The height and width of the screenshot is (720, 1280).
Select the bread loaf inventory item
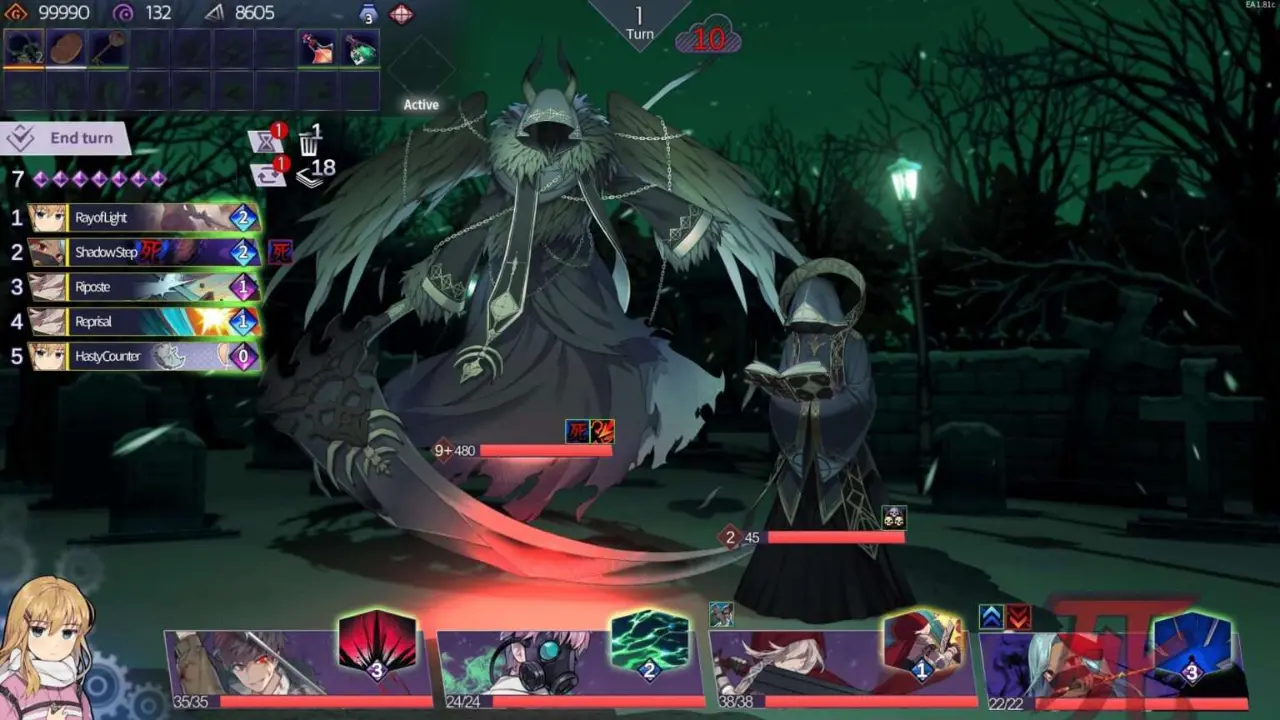(66, 49)
